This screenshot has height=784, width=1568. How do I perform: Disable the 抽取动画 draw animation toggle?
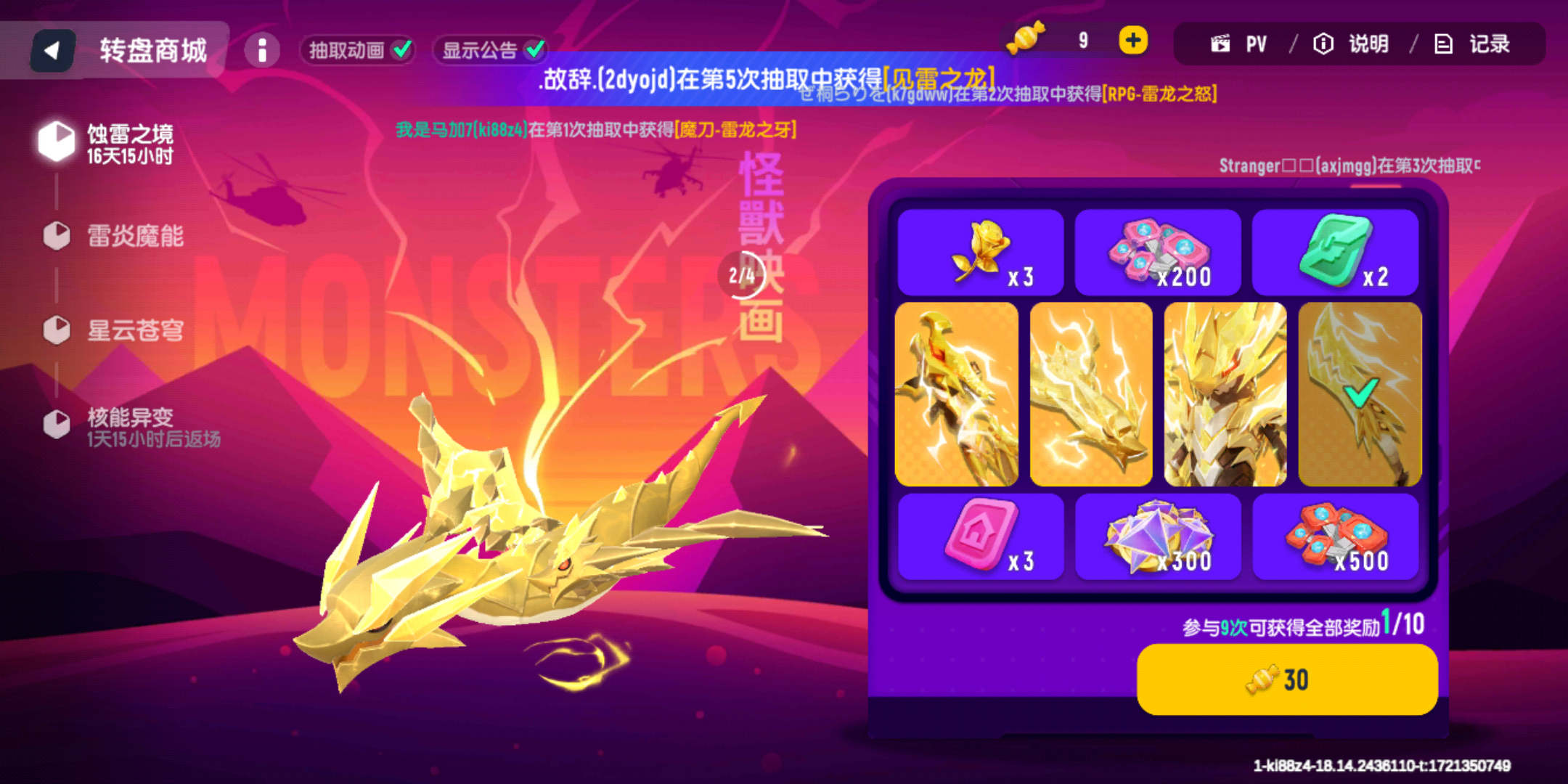(357, 49)
